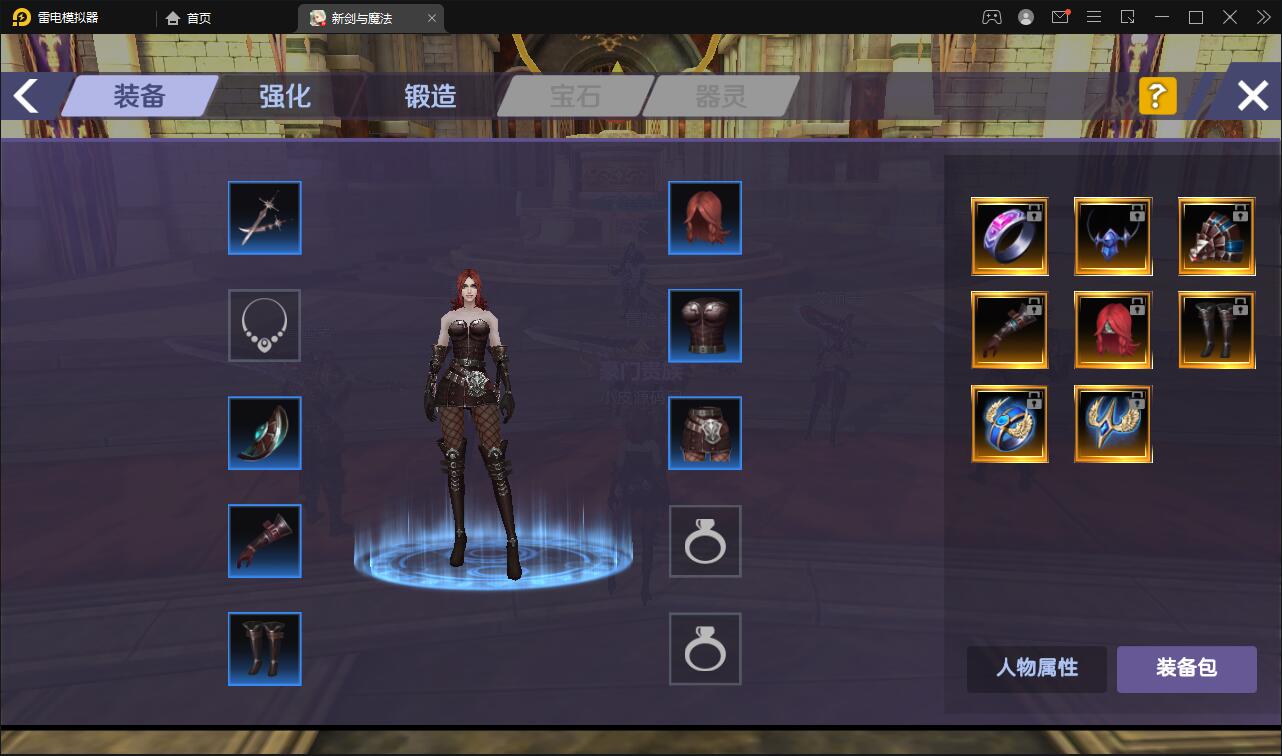Select the horn-shaped offhand item slot
The height and width of the screenshot is (756, 1282).
click(x=264, y=433)
